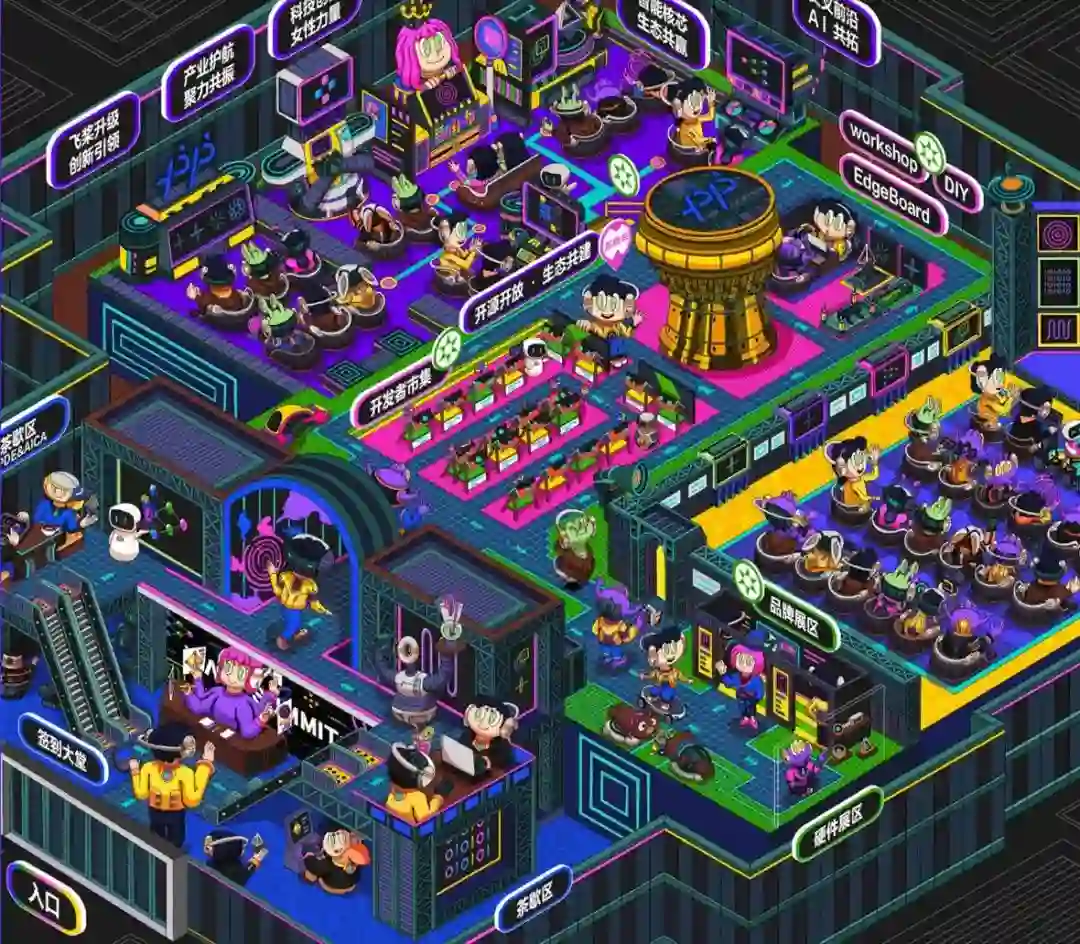Click the workshop label

pyautogui.click(x=879, y=147)
